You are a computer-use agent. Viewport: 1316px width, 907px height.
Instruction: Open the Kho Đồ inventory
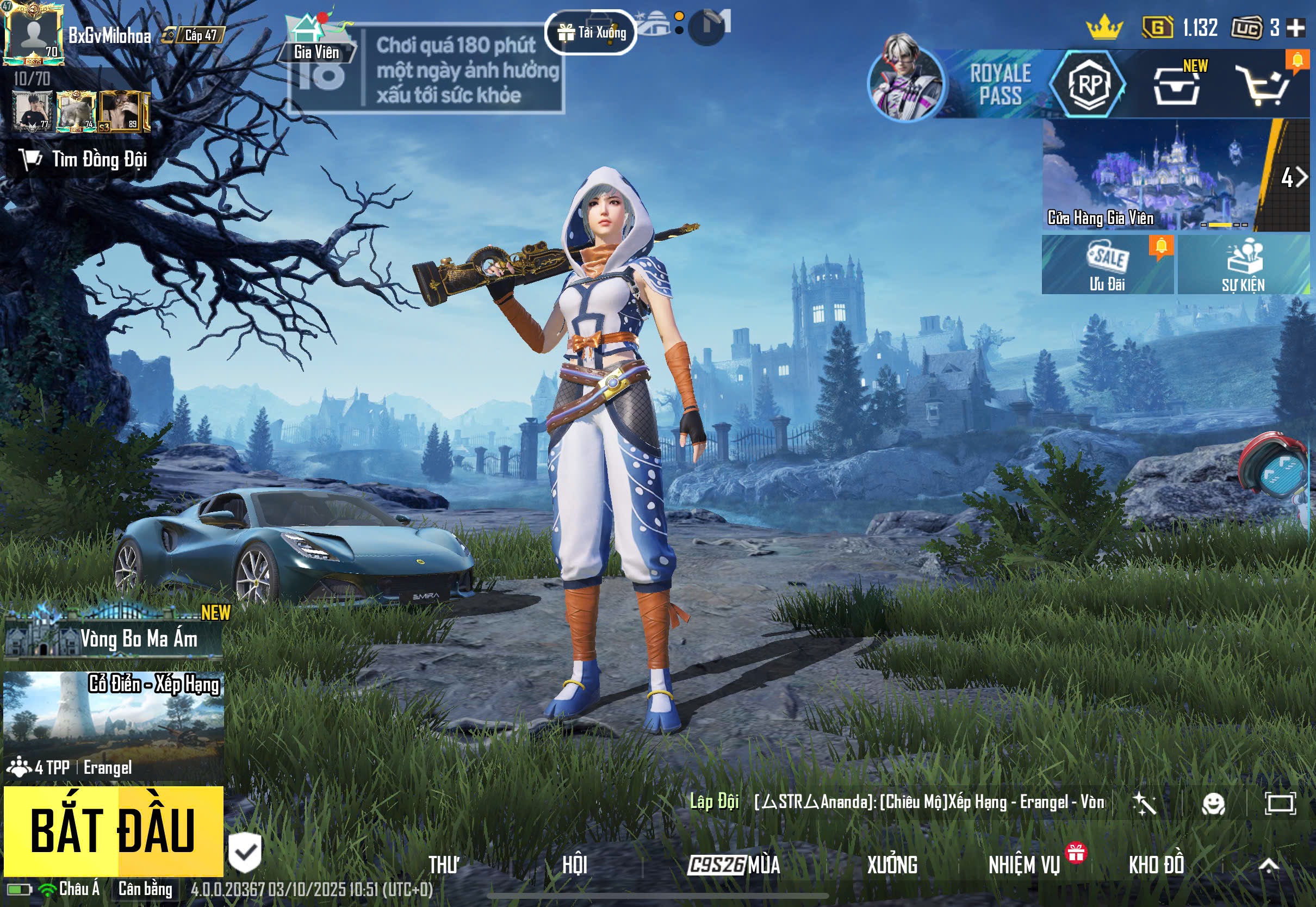(x=1156, y=865)
